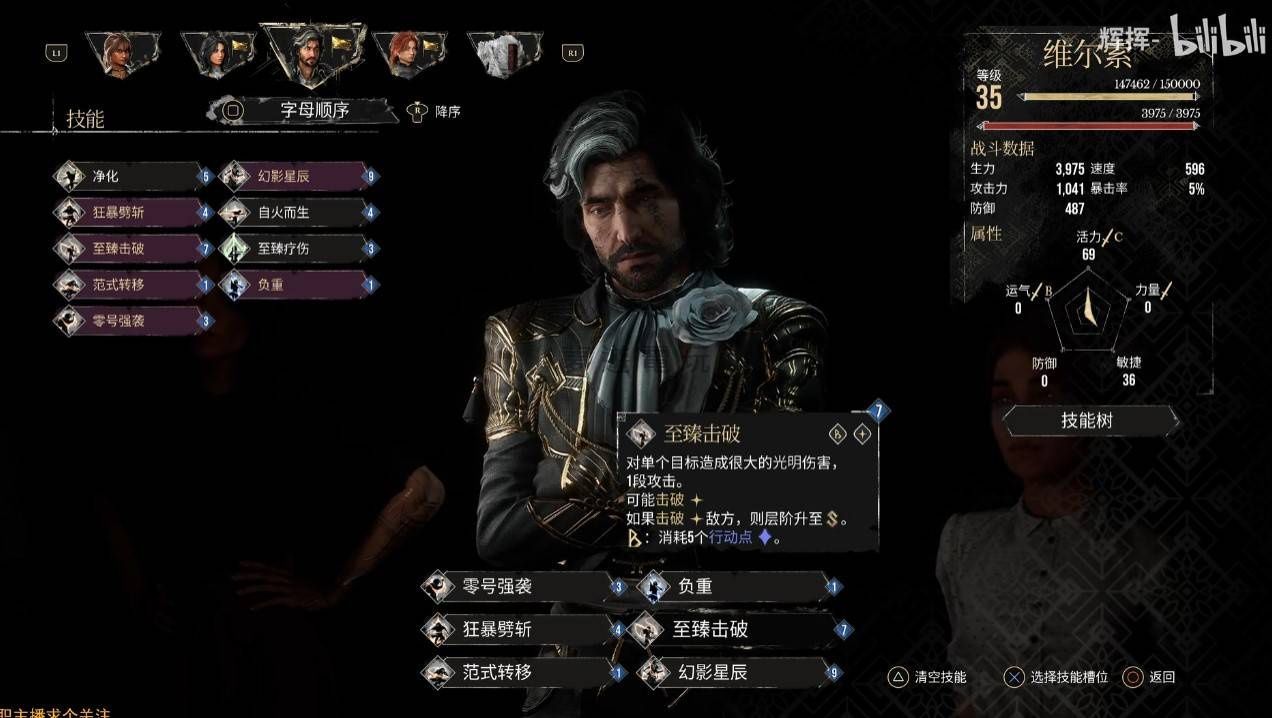Switch to the dark-haired woman's portrait
Viewport: 1272px width, 718px height.
coord(217,55)
